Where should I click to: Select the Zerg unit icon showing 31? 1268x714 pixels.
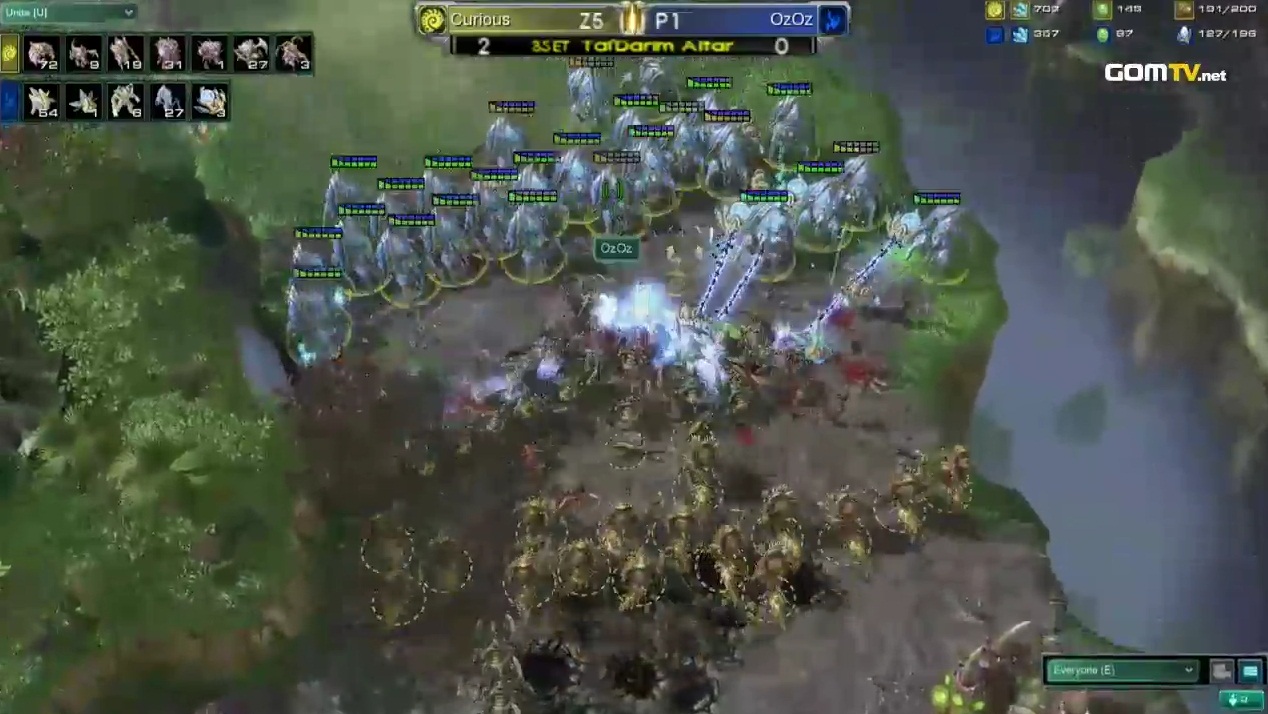[x=168, y=53]
